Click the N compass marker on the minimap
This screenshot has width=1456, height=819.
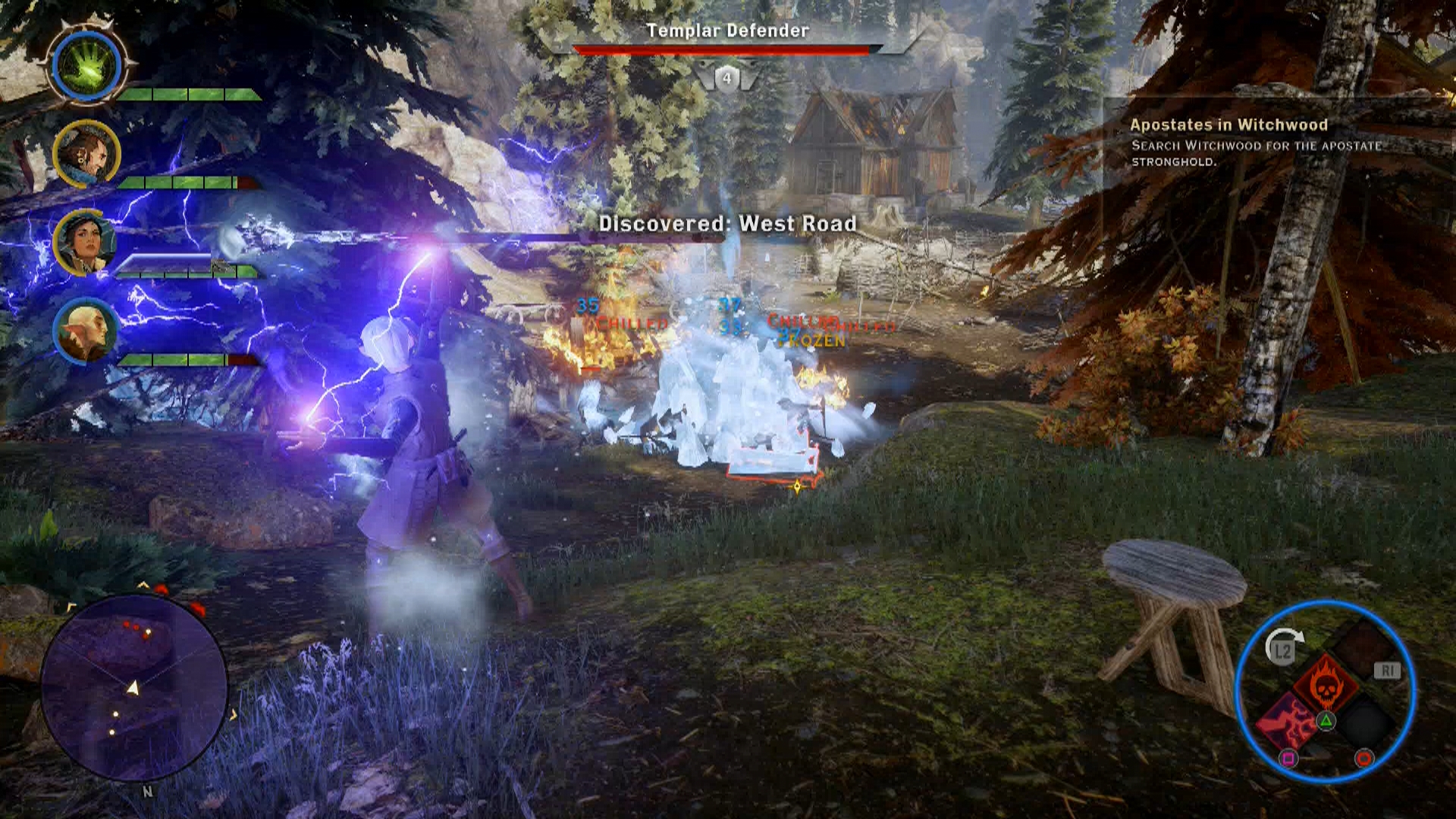pyautogui.click(x=146, y=792)
